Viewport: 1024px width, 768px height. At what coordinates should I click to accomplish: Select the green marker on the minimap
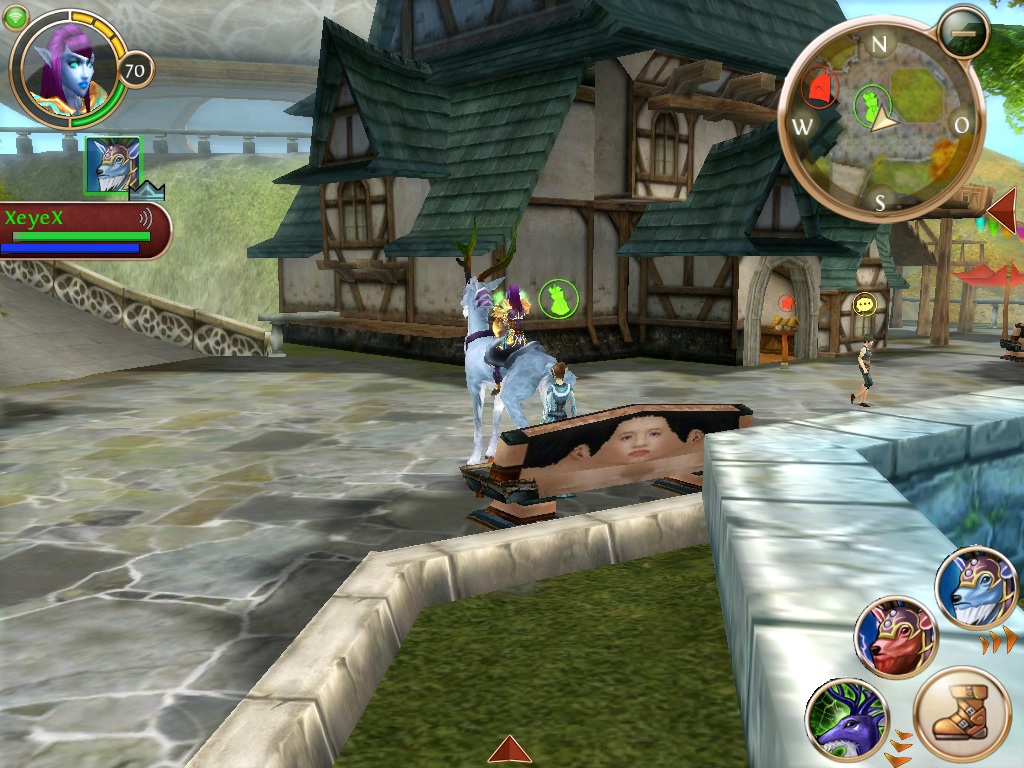[871, 101]
